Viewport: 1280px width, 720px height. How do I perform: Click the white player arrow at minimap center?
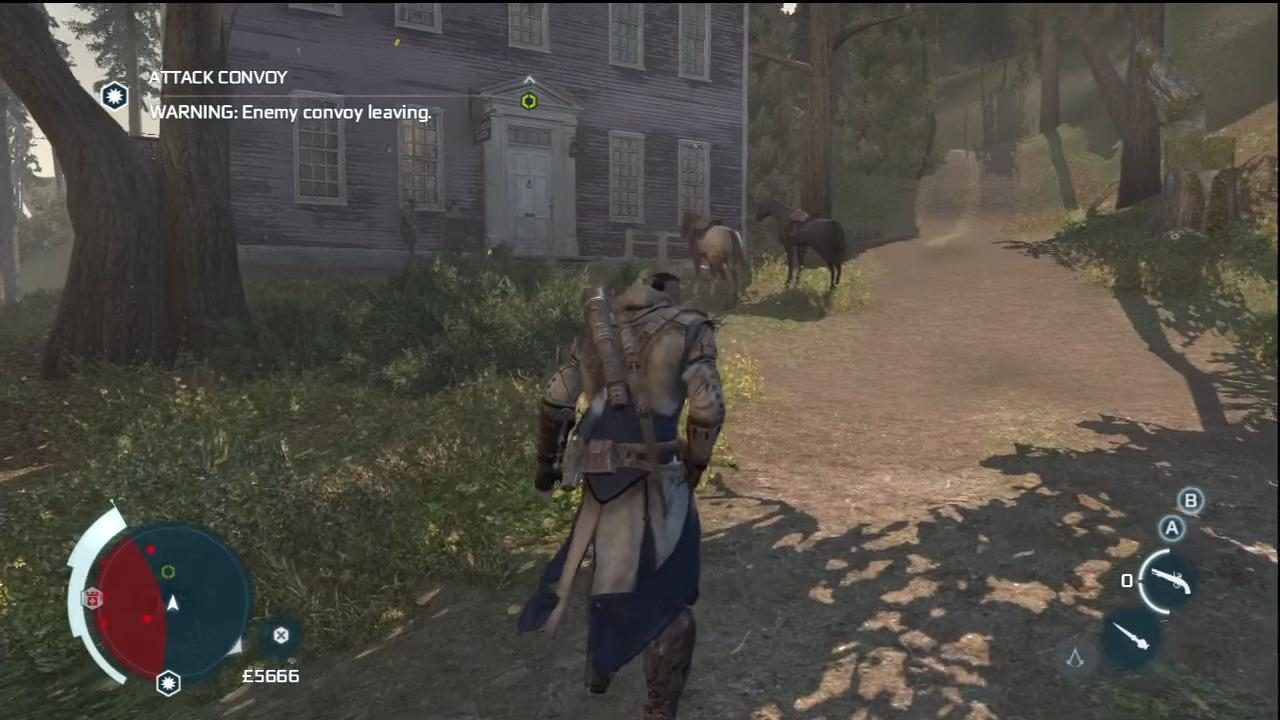coord(172,601)
